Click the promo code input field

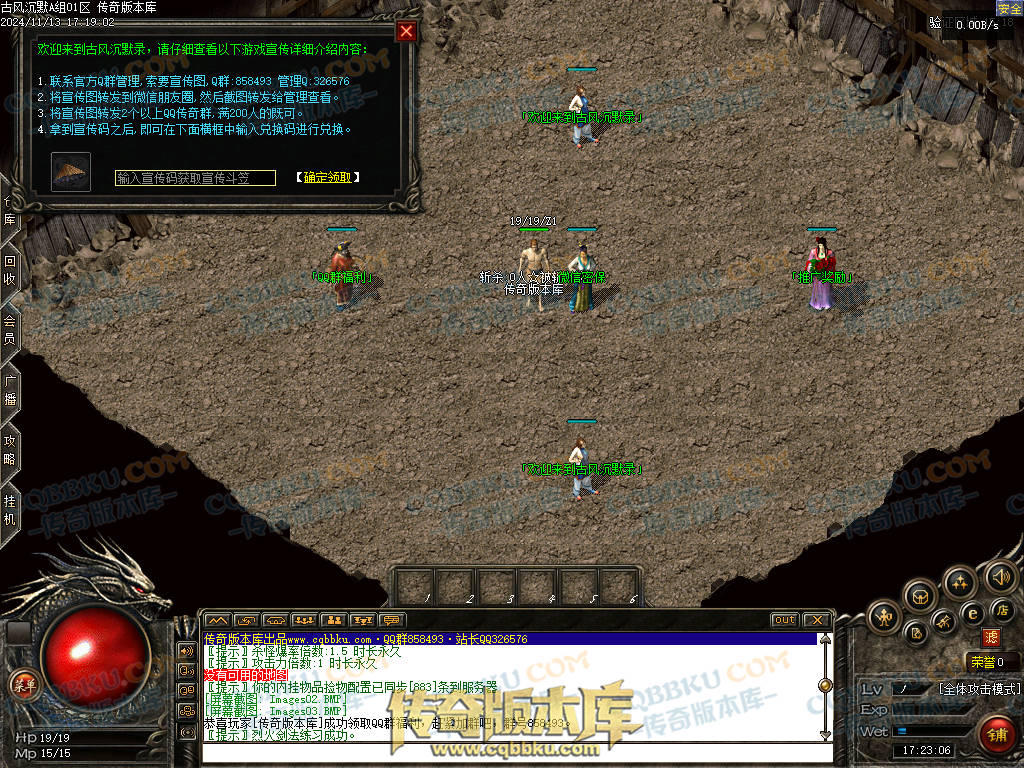[x=195, y=178]
